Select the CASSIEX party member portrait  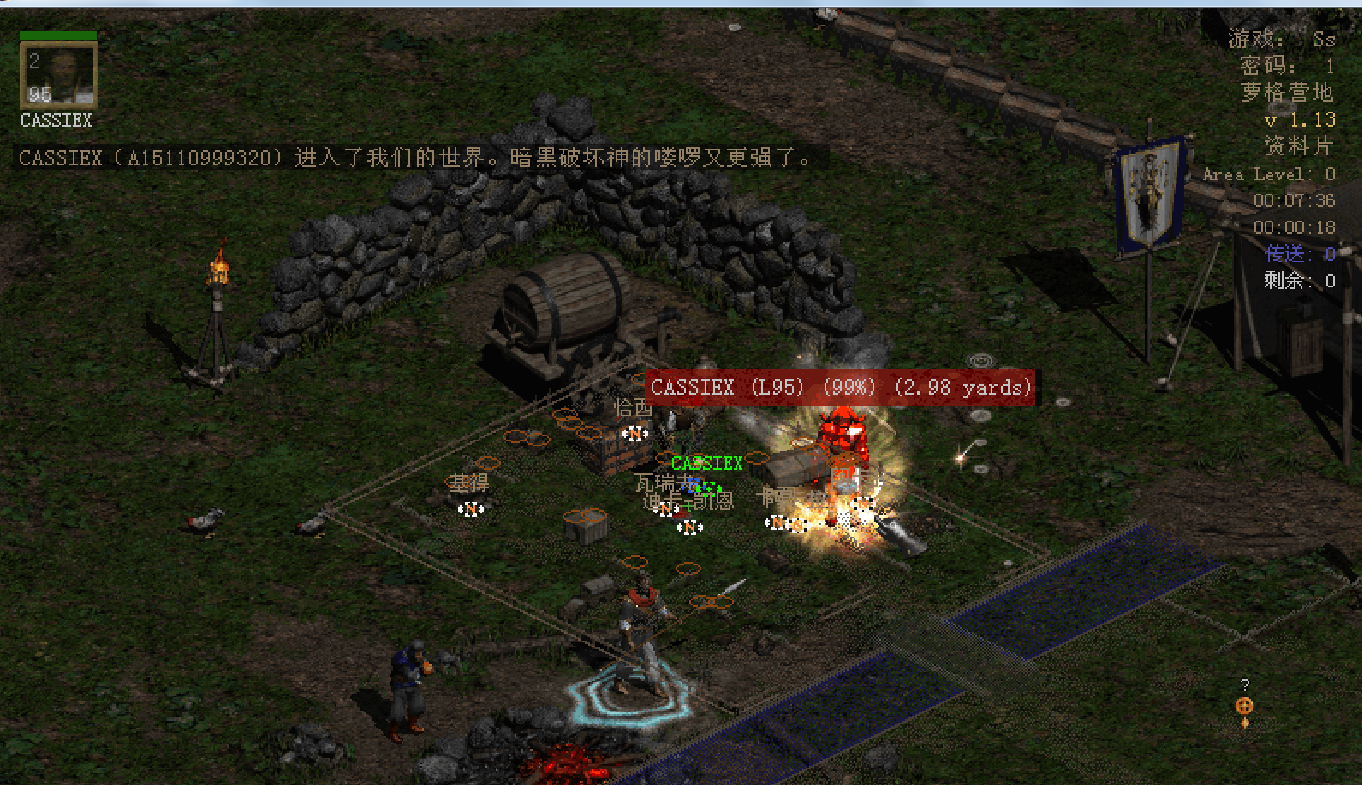click(59, 75)
